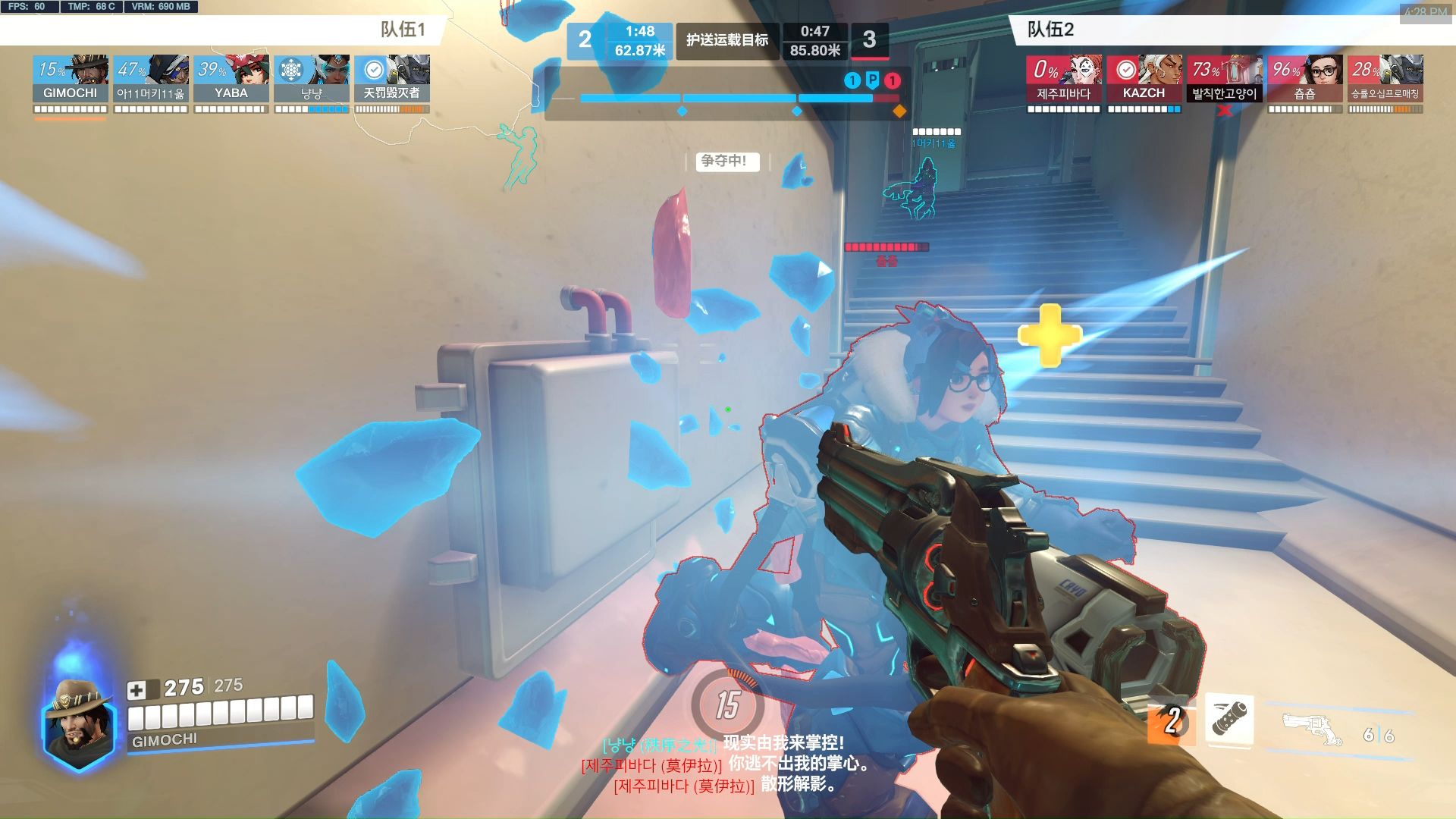Click the orange ability icon on cooldown
Viewport: 1456px width, 819px height.
point(1172,722)
